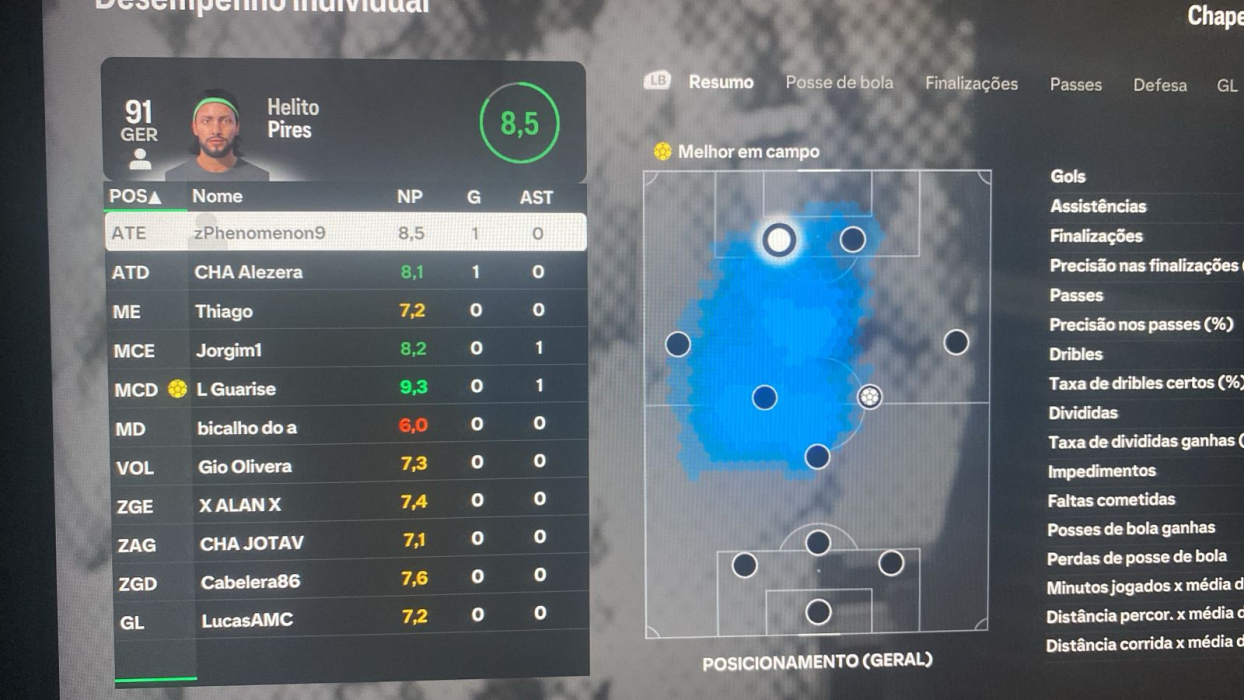The width and height of the screenshot is (1244, 700).
Task: Choose Cabelera86 from the list
Action: click(x=345, y=582)
